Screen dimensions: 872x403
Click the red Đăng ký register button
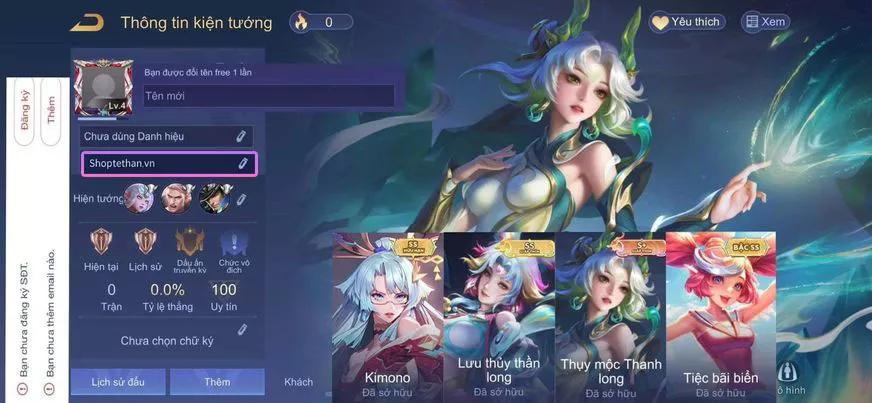(24, 112)
